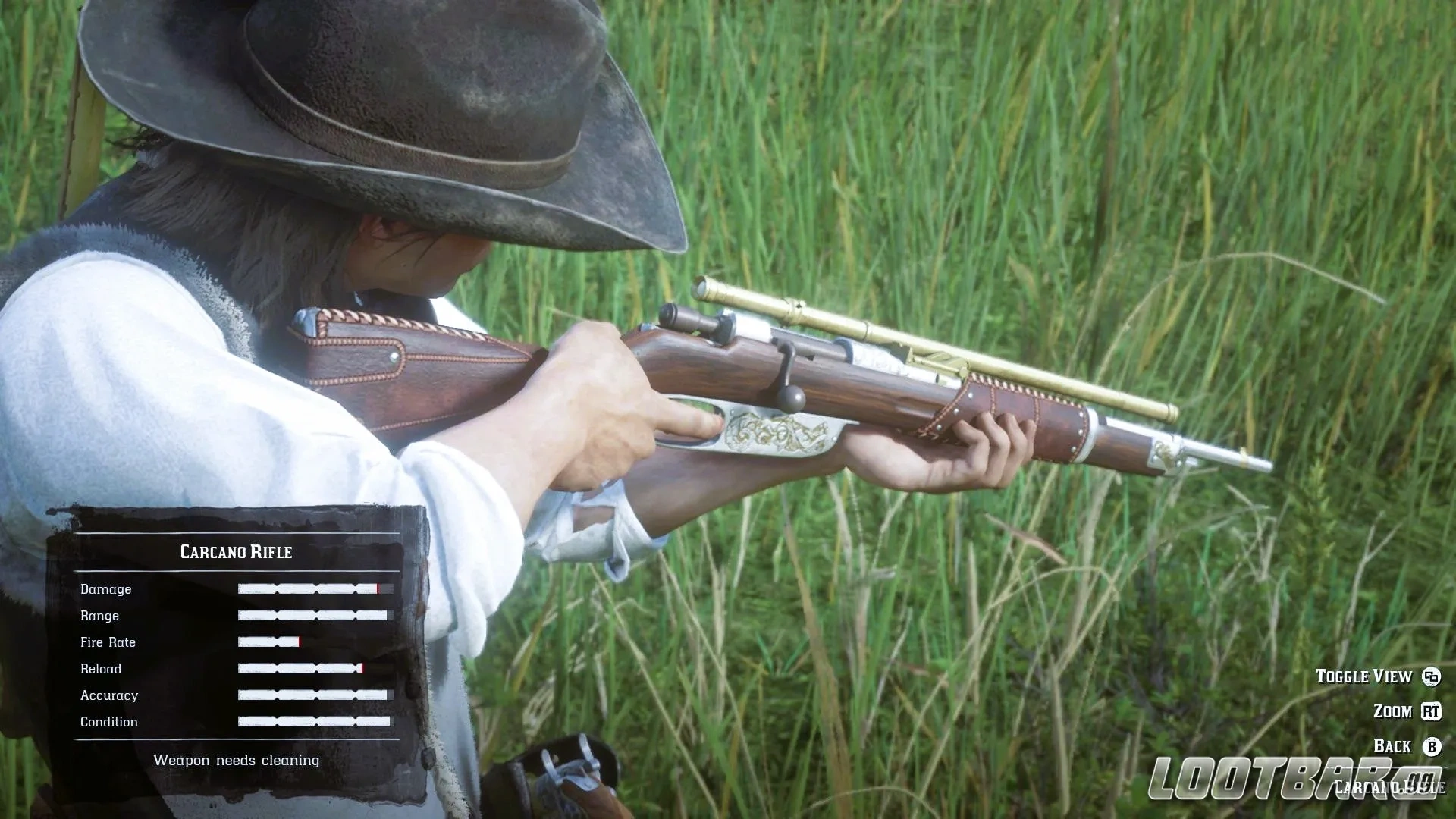Click the Fire Rate stat label

[108, 642]
